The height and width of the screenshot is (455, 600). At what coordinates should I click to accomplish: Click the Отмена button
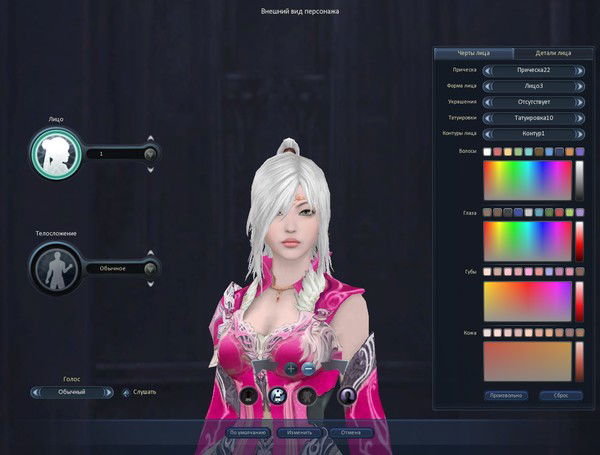point(352,433)
